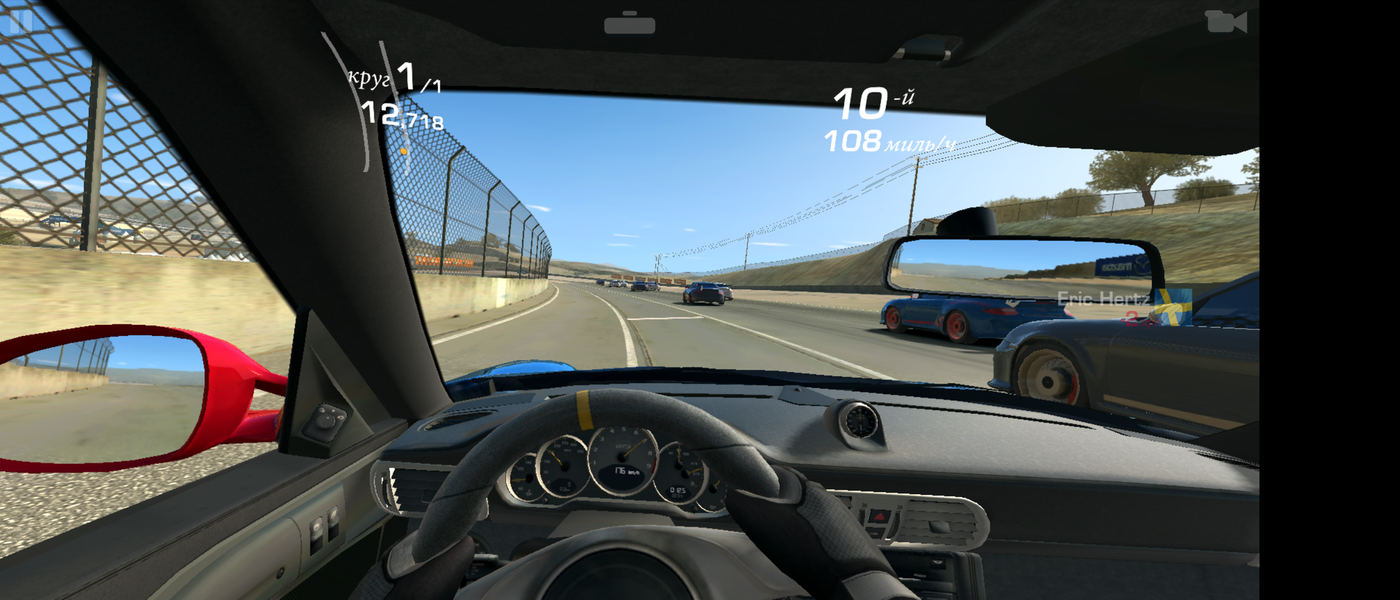Pause the race with the pause icon
1400x600 pixels.
point(20,21)
